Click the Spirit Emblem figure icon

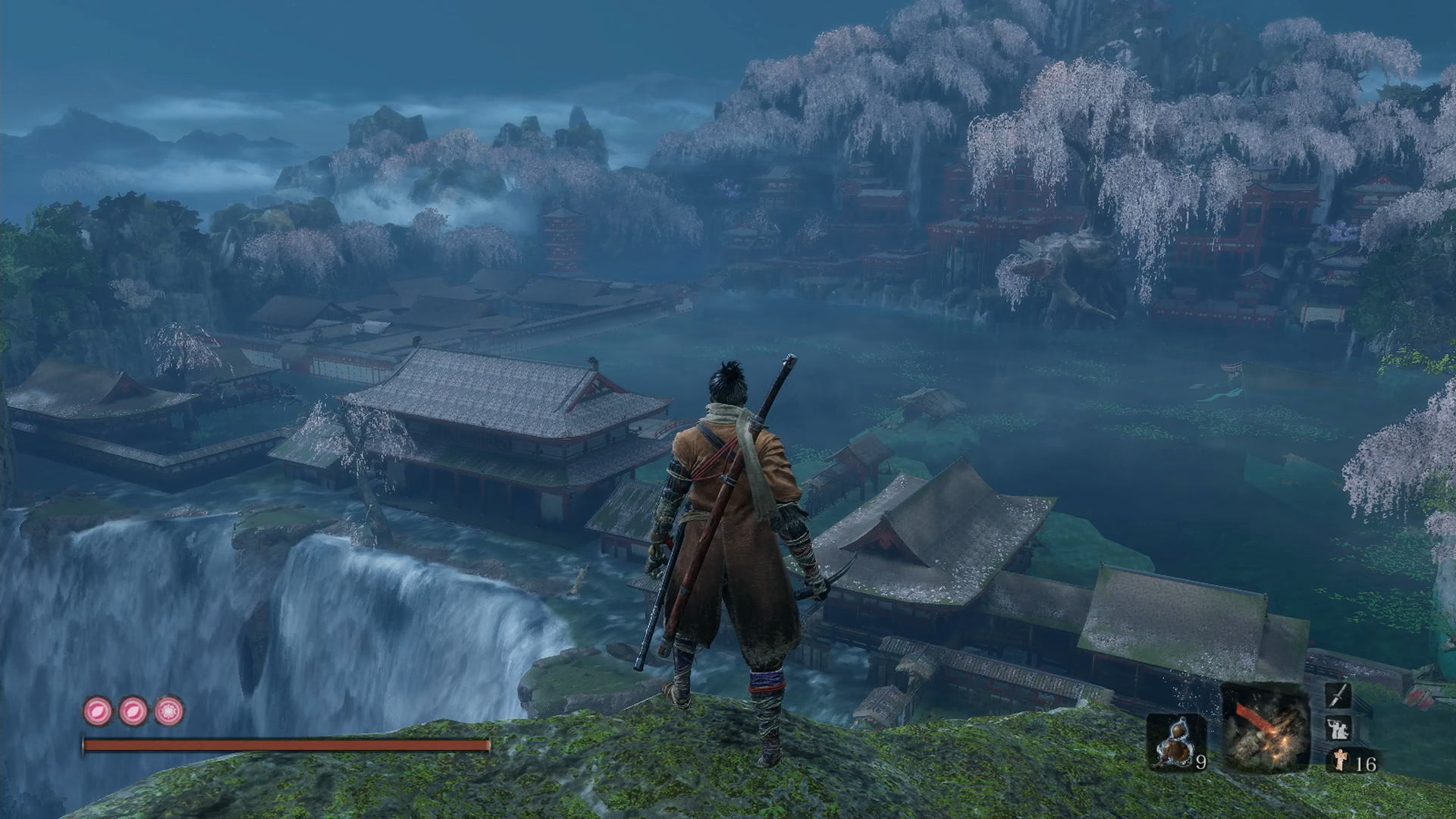[x=1341, y=761]
